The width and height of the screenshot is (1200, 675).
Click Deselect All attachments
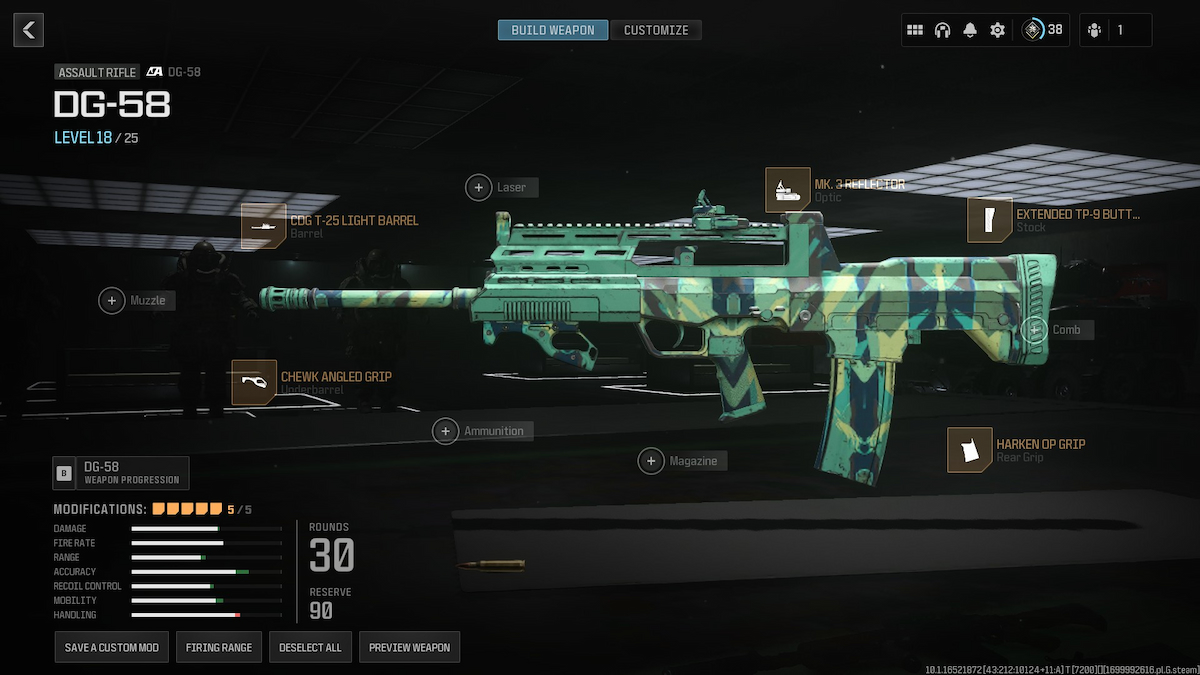pyautogui.click(x=310, y=647)
